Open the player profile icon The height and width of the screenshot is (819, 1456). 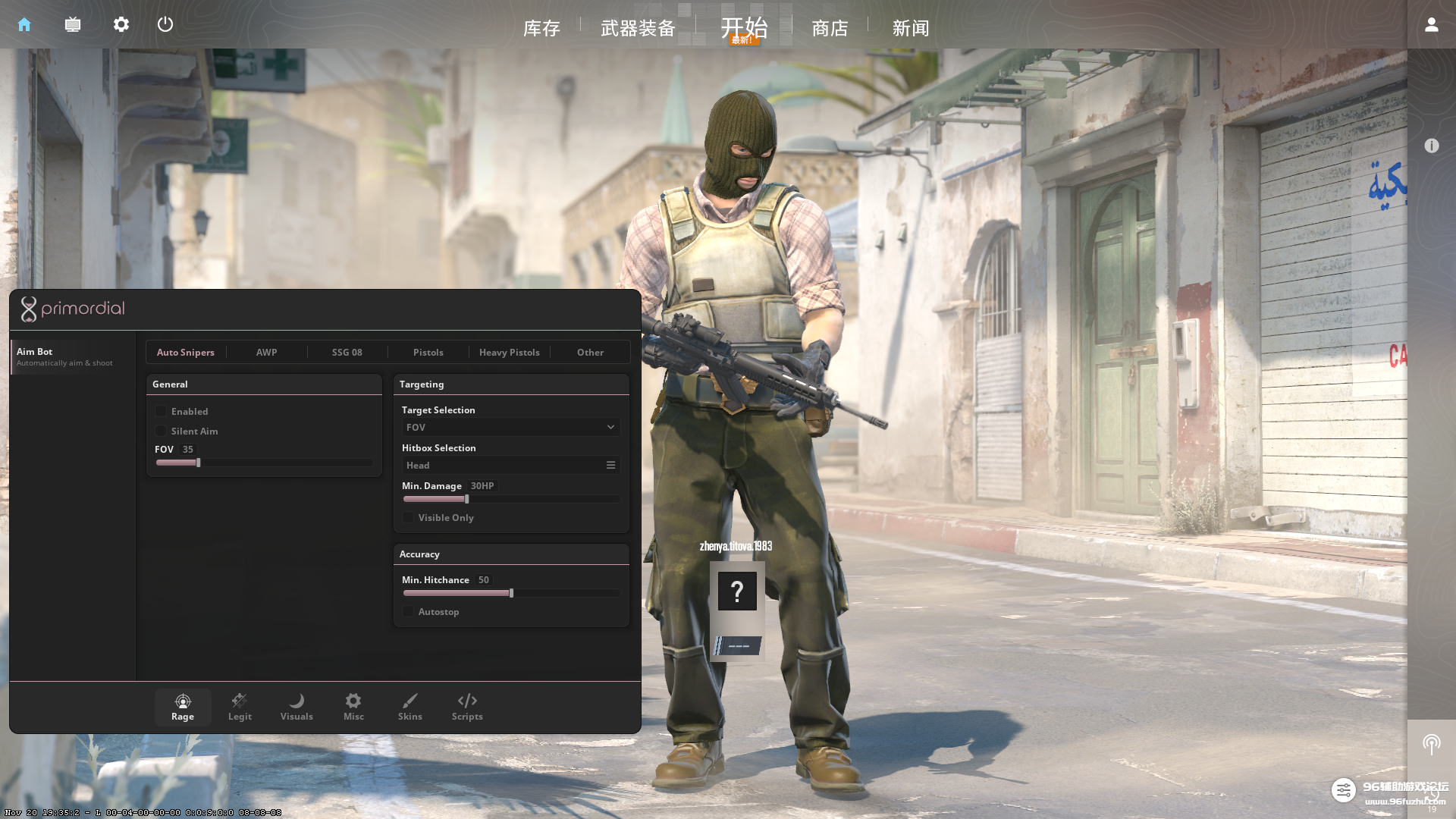click(1431, 24)
